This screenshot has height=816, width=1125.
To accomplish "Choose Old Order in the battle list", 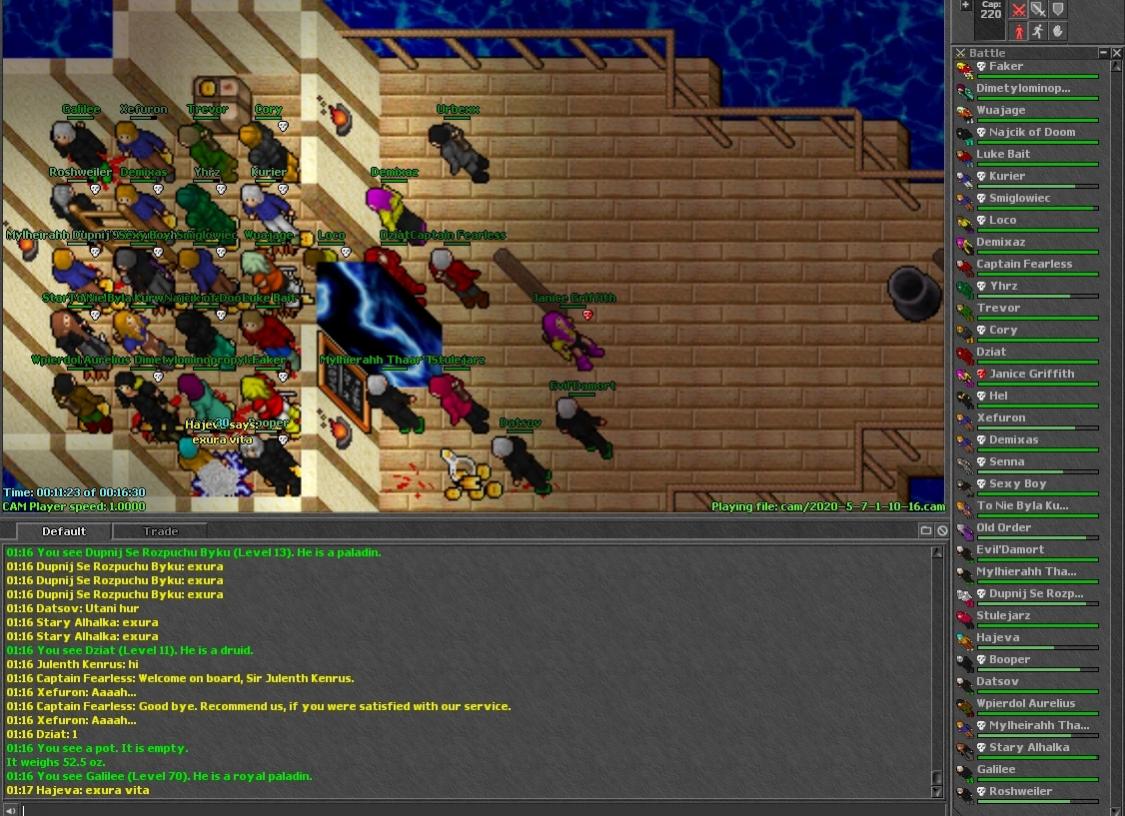I will tap(1003, 529).
